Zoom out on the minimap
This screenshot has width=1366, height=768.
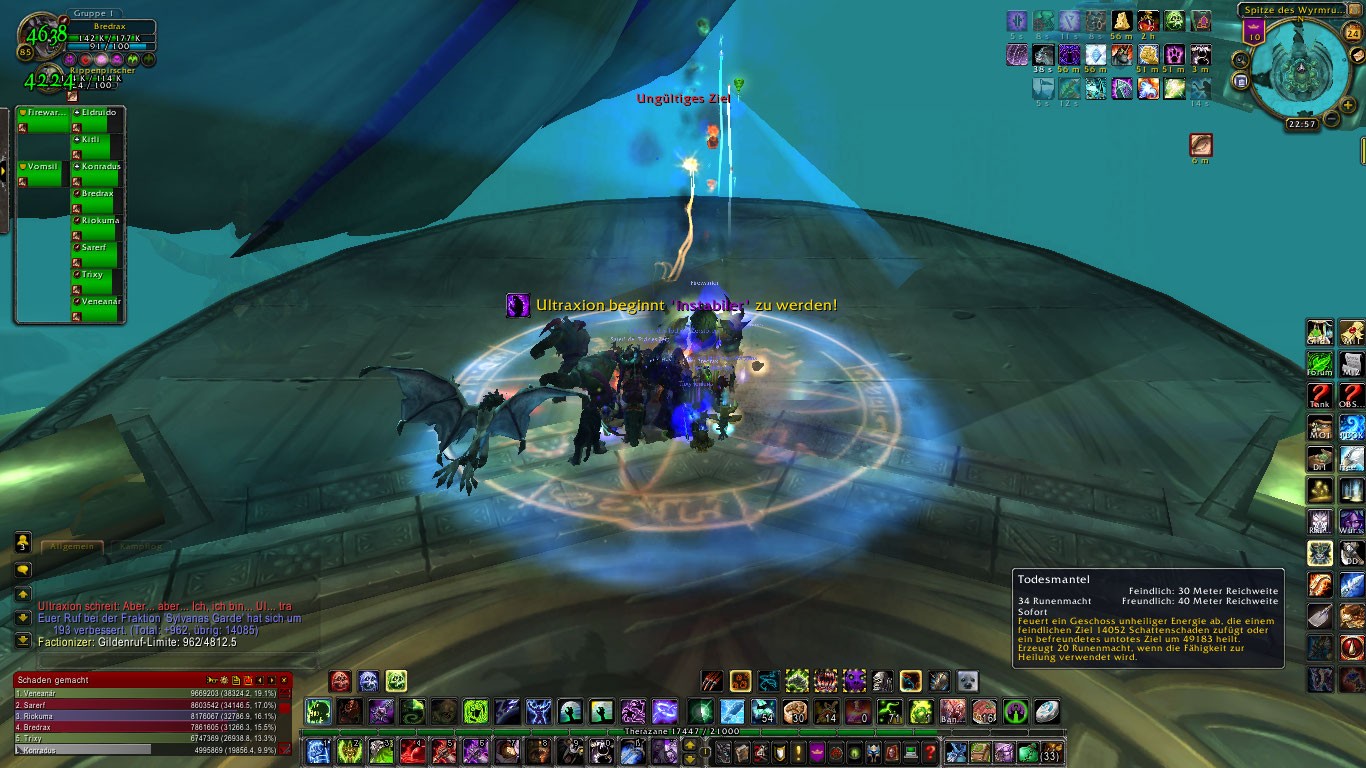1333,120
